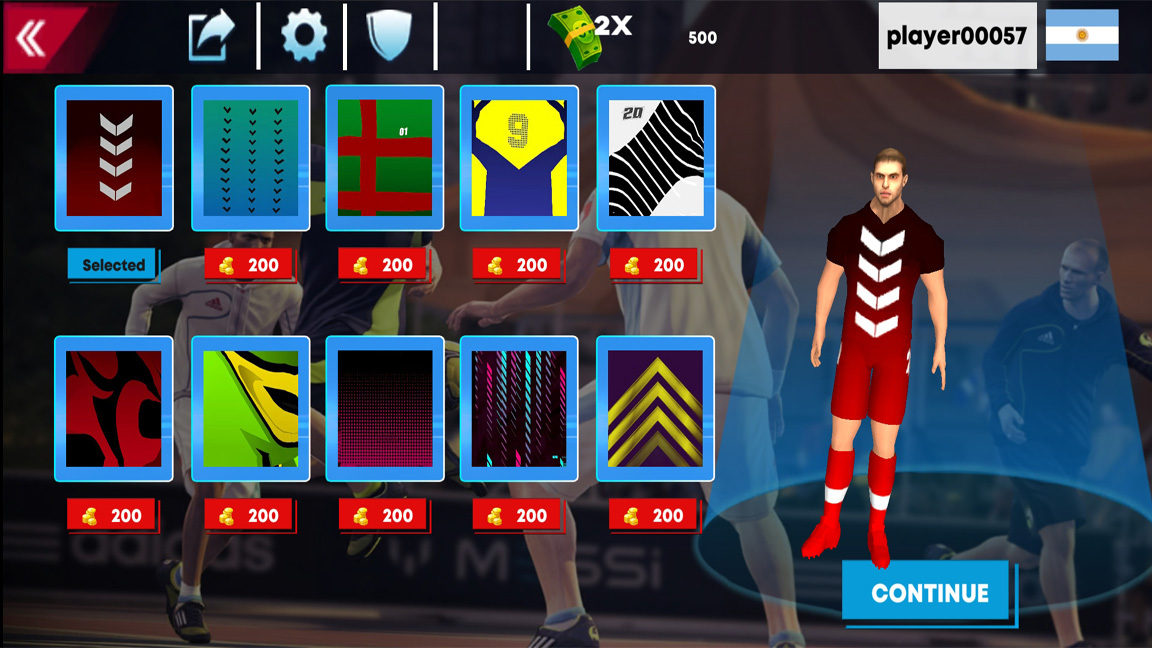Select the red jersey with white chevrons
This screenshot has height=648, width=1152.
coord(114,158)
